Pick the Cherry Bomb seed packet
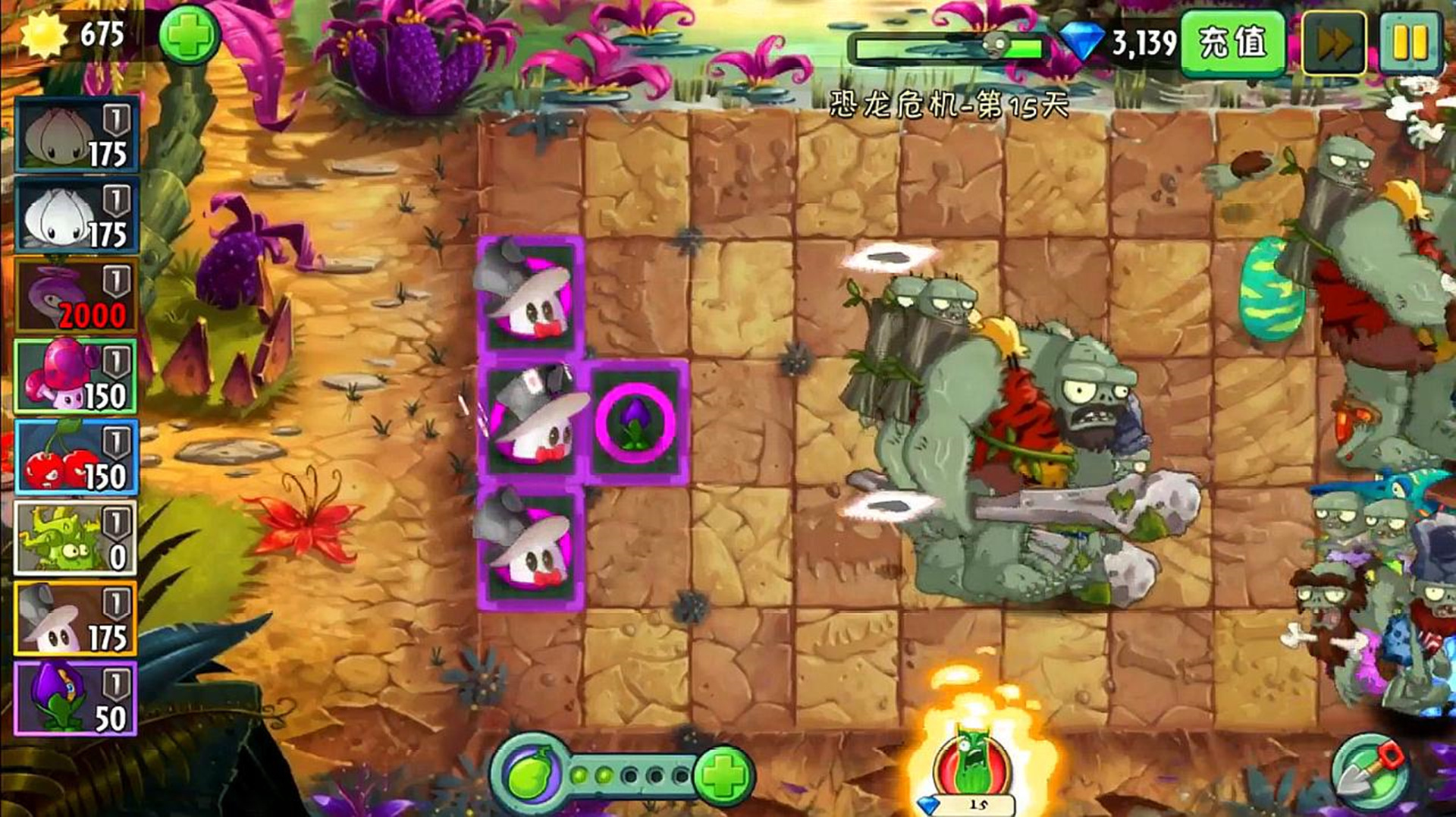Screen dimensions: 1456x817 (x=76, y=457)
